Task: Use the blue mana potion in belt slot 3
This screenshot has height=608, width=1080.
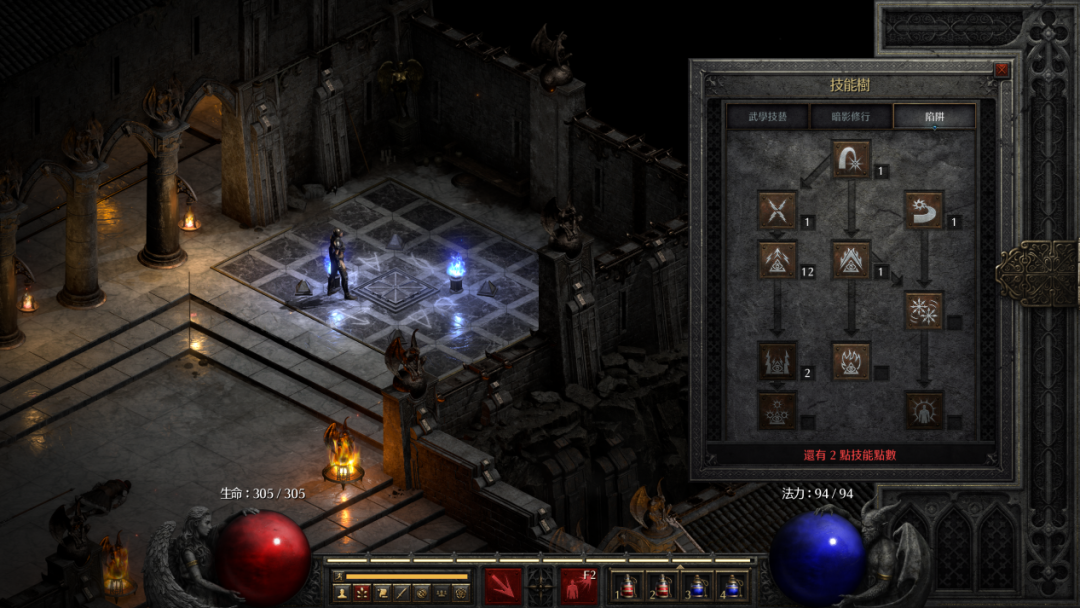Action: 697,588
